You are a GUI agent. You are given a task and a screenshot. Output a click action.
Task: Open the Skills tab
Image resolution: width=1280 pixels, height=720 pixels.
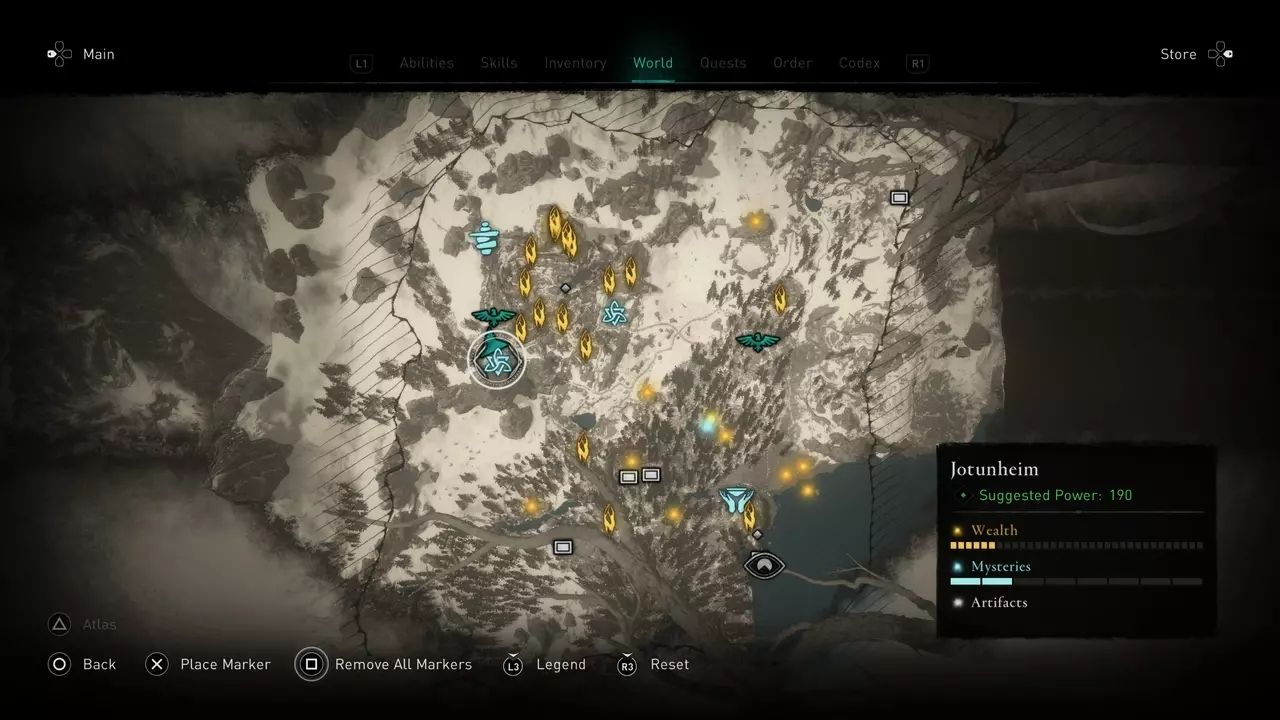(498, 63)
